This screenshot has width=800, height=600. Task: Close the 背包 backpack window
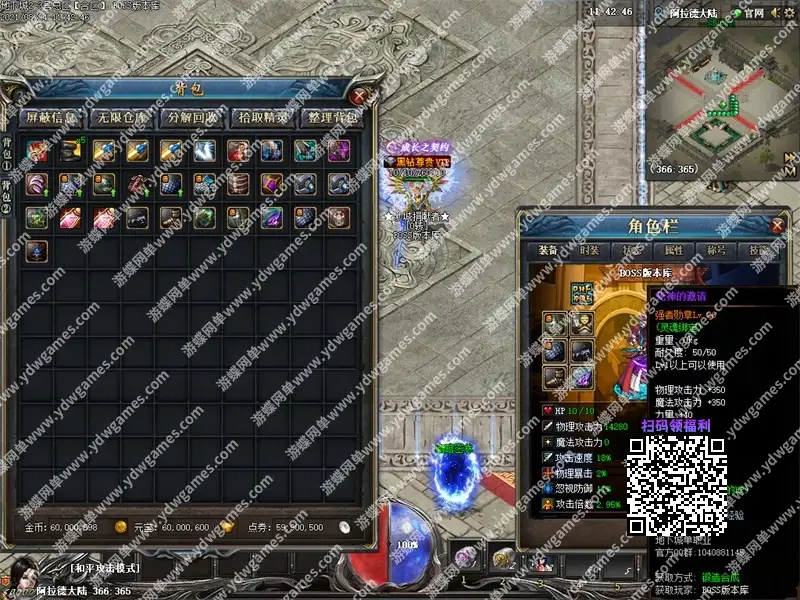tap(360, 96)
